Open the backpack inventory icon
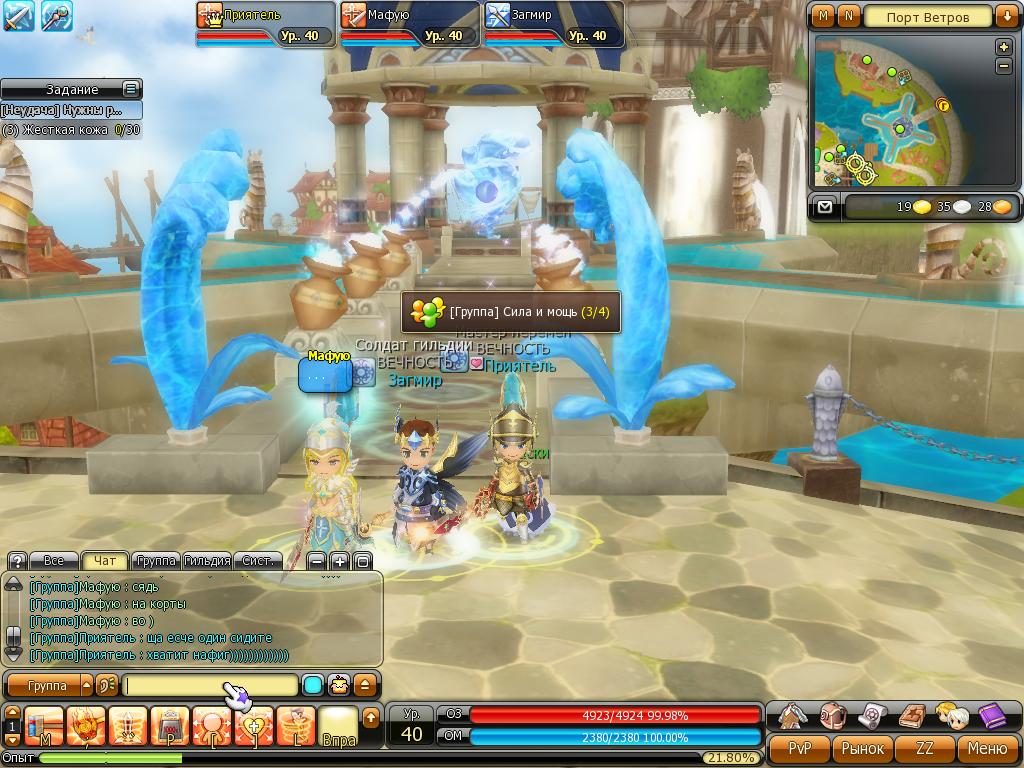 click(x=834, y=716)
